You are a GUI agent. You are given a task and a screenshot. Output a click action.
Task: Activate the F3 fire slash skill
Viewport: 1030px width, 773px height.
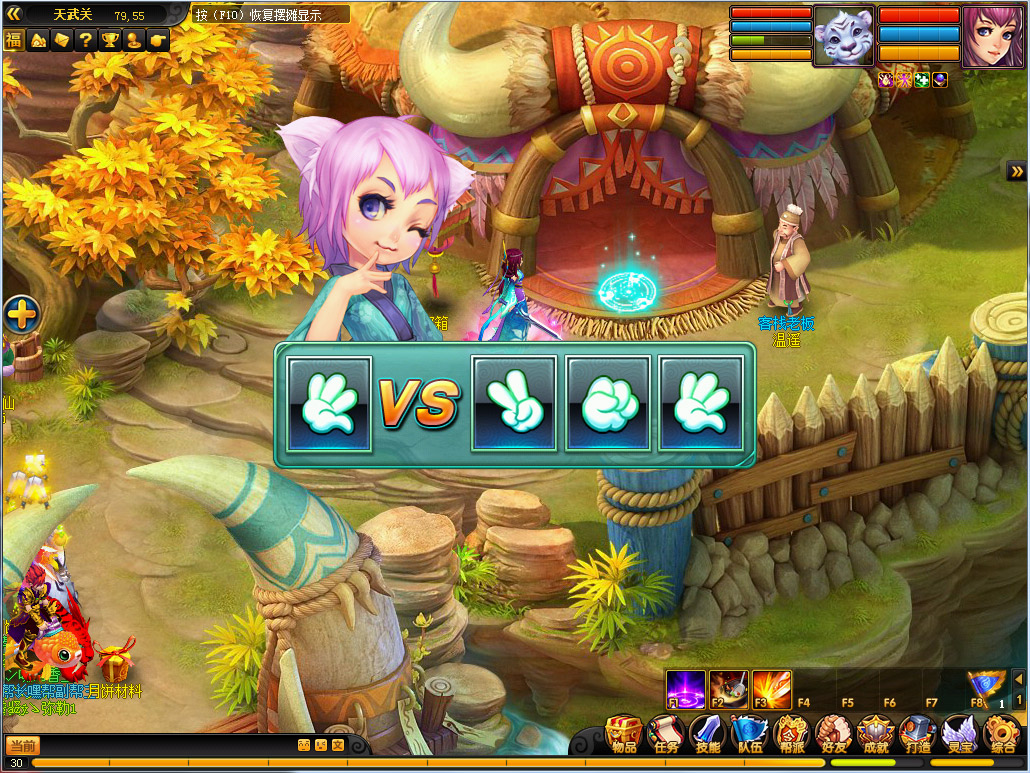(771, 689)
